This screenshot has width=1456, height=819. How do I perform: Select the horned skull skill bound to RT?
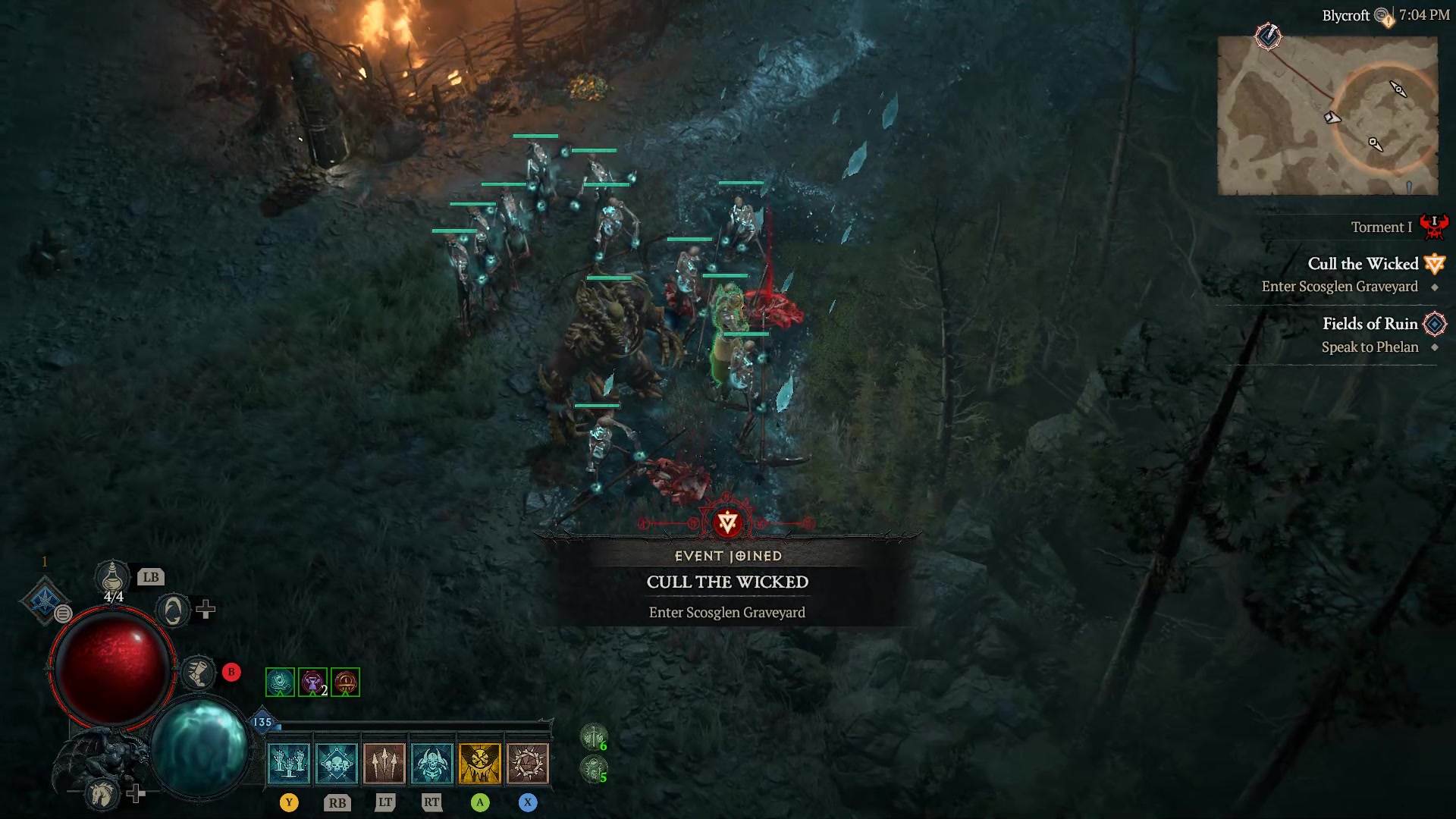[x=433, y=762]
